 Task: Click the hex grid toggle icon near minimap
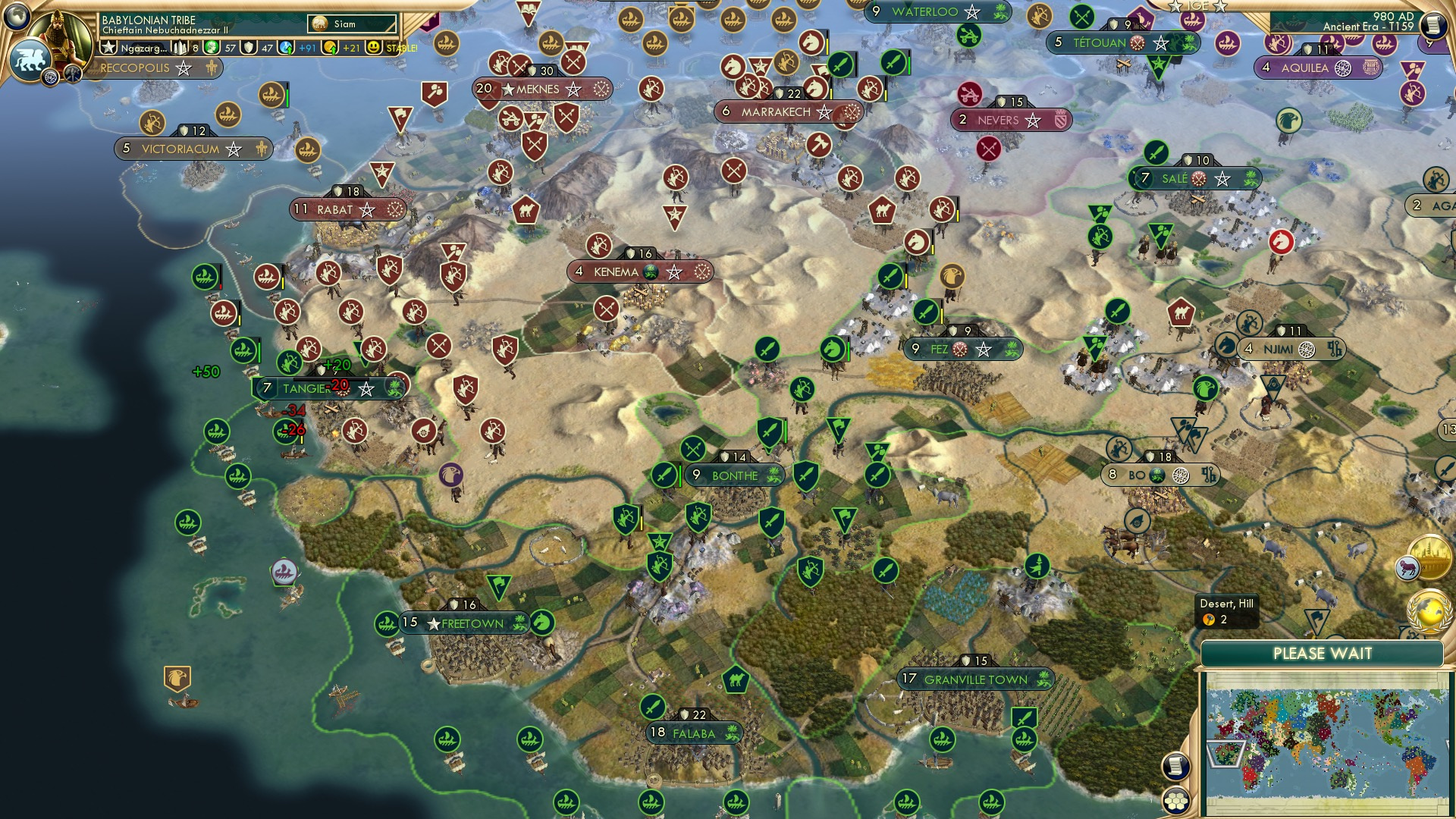(1176, 800)
